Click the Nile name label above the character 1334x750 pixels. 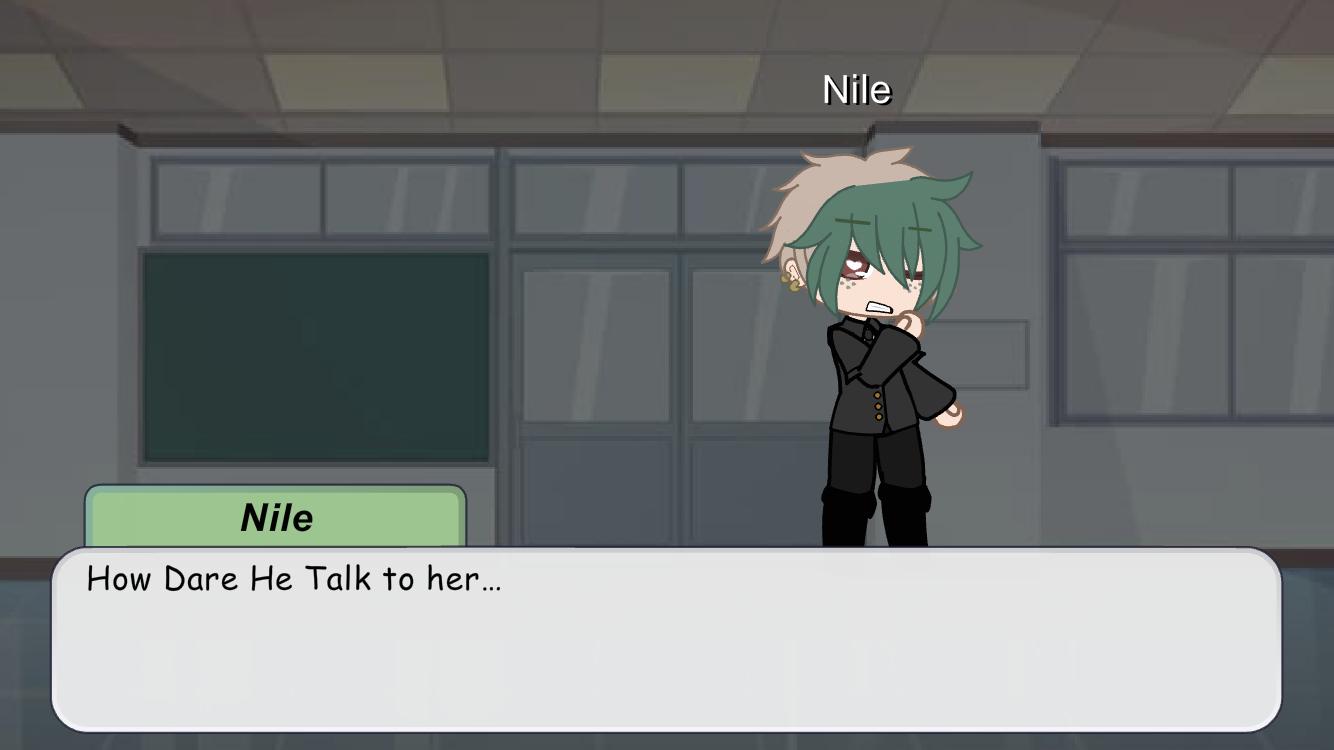click(856, 90)
